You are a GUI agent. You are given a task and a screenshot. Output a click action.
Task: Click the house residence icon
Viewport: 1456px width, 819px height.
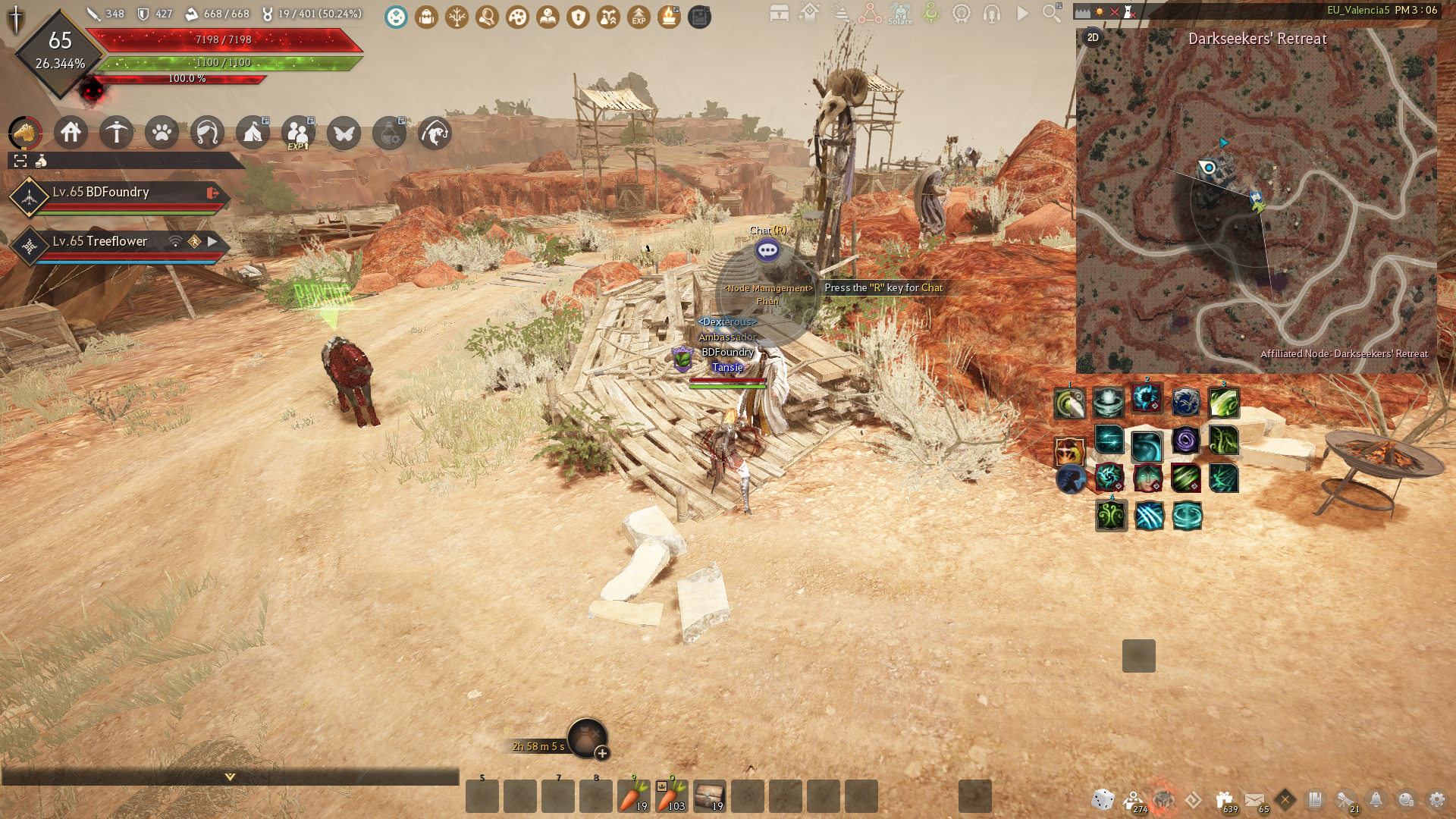(x=71, y=133)
